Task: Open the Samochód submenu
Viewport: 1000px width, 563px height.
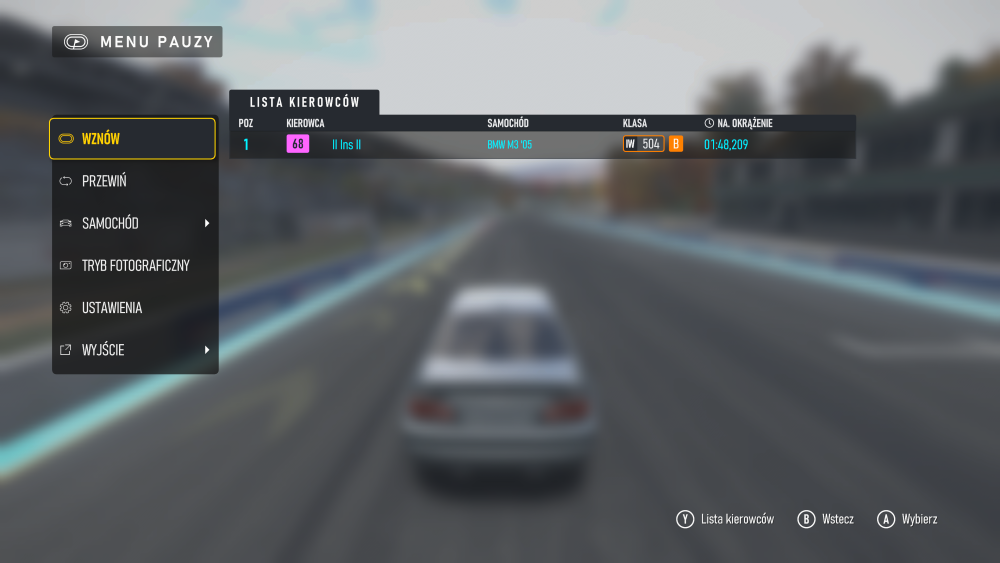Action: tap(132, 223)
